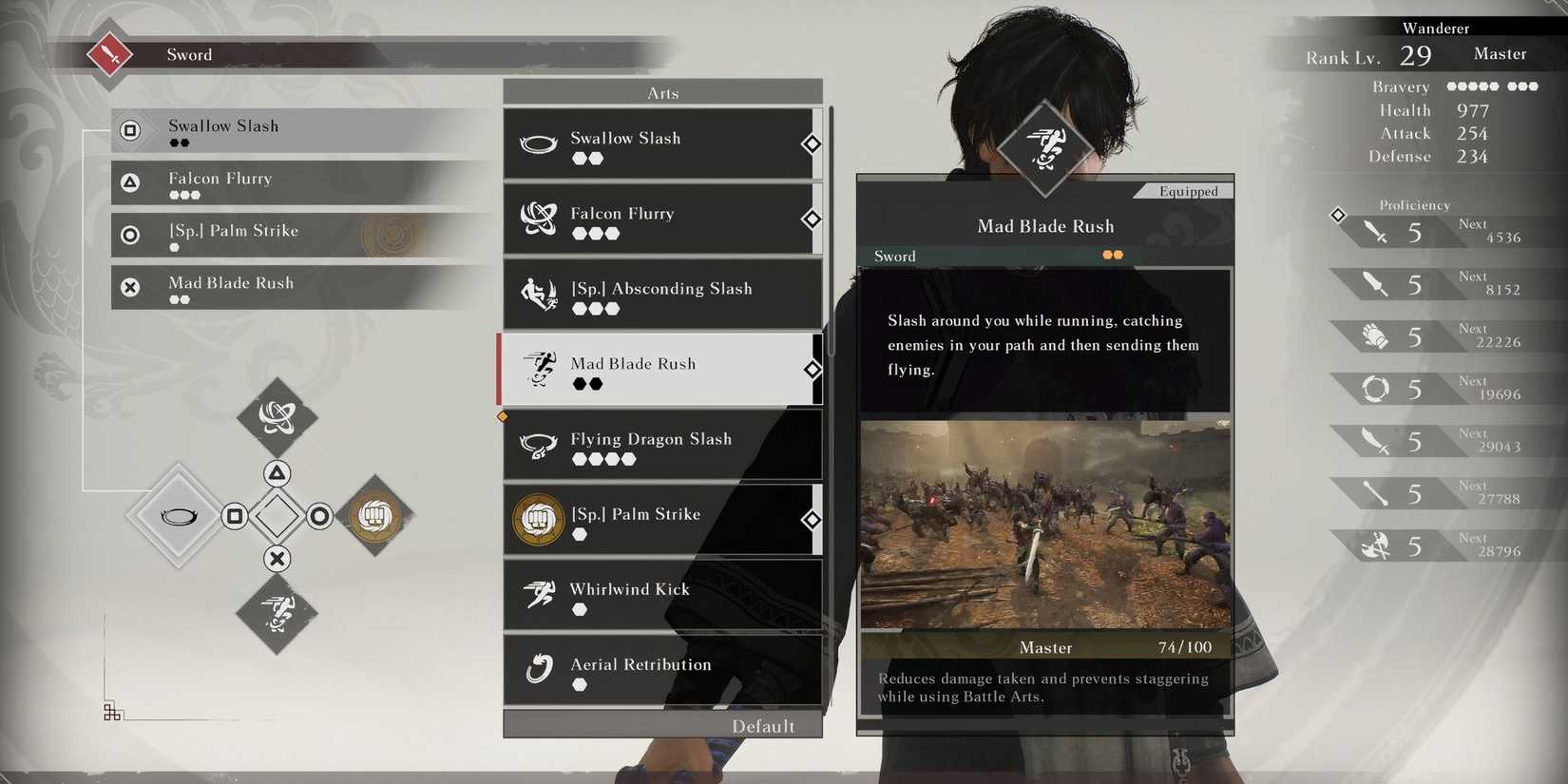The image size is (1568, 784).
Task: Click the Master 74/100 progress bar
Action: coord(1045,647)
